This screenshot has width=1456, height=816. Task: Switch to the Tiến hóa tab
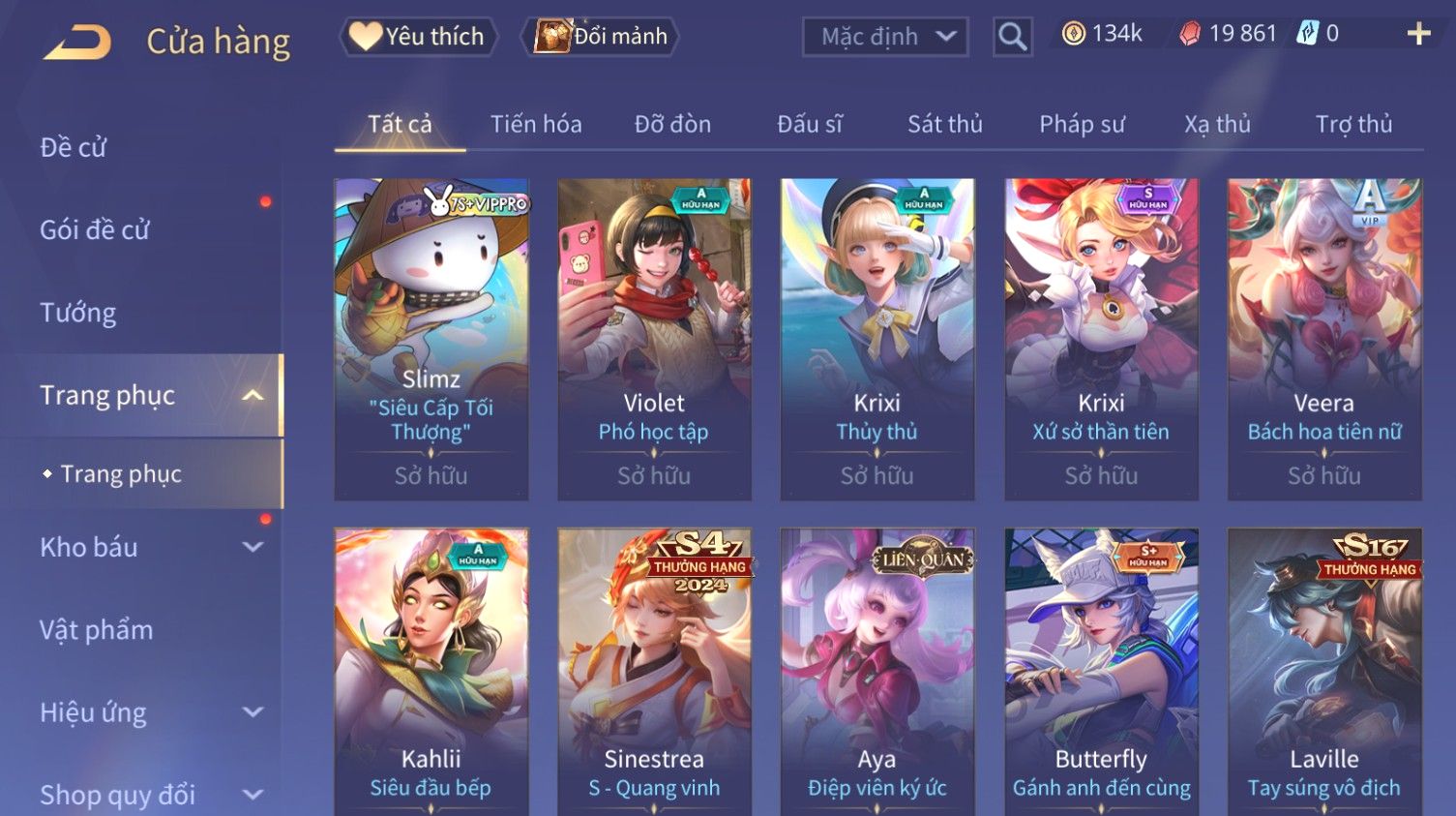tap(536, 125)
